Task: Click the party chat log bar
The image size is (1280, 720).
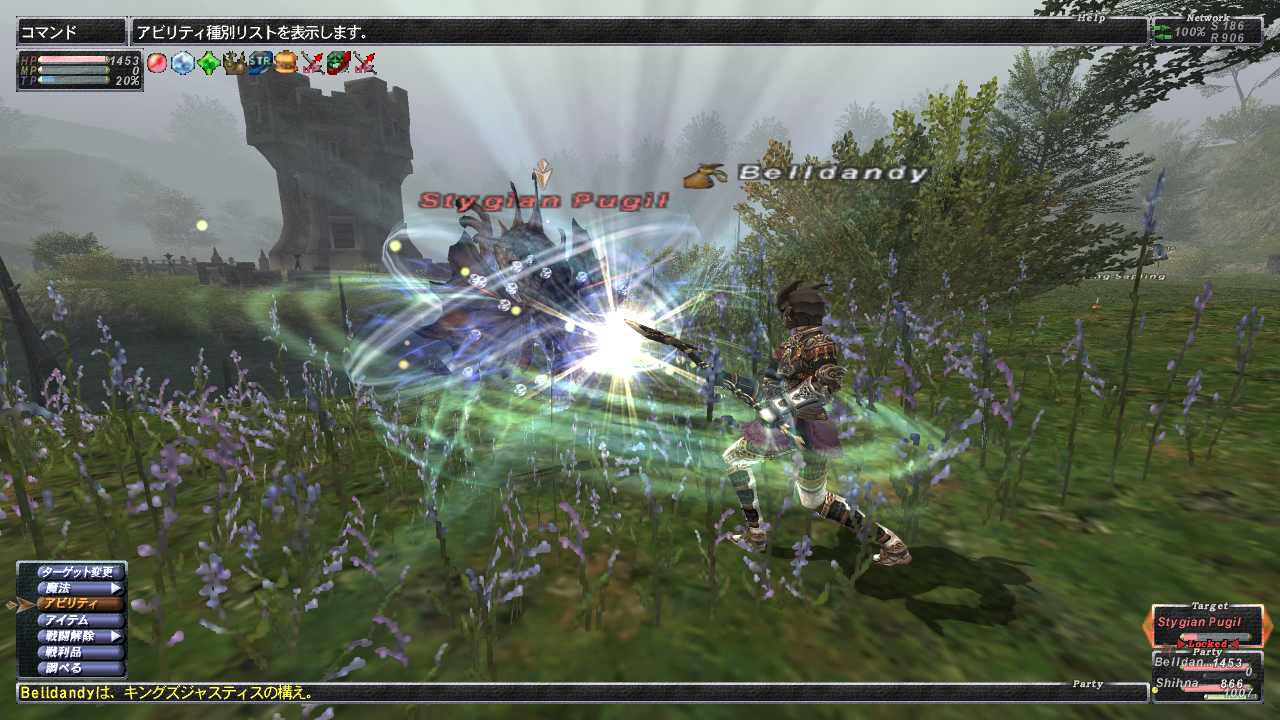Action: (580, 692)
